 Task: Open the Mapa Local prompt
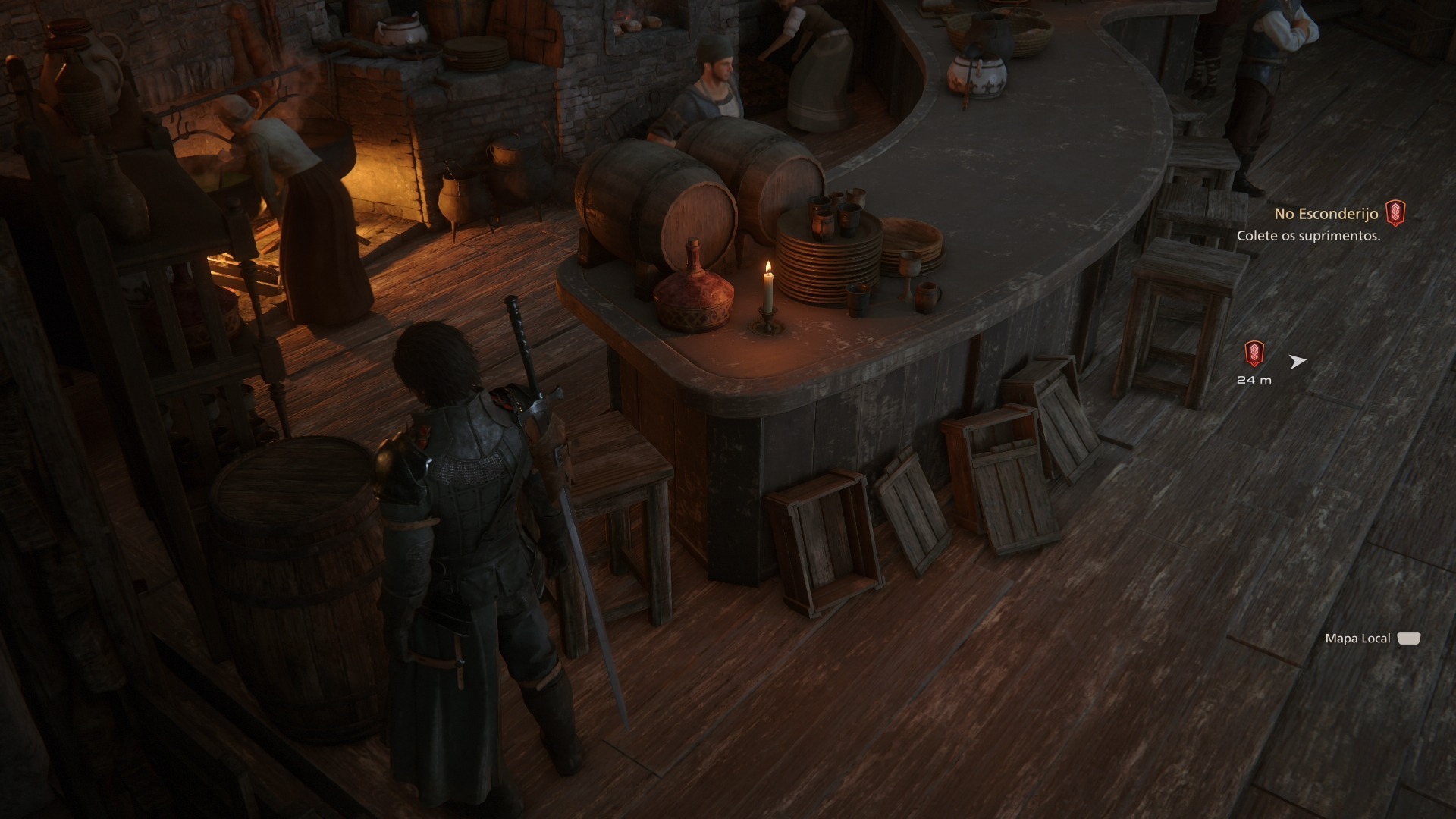1371,639
